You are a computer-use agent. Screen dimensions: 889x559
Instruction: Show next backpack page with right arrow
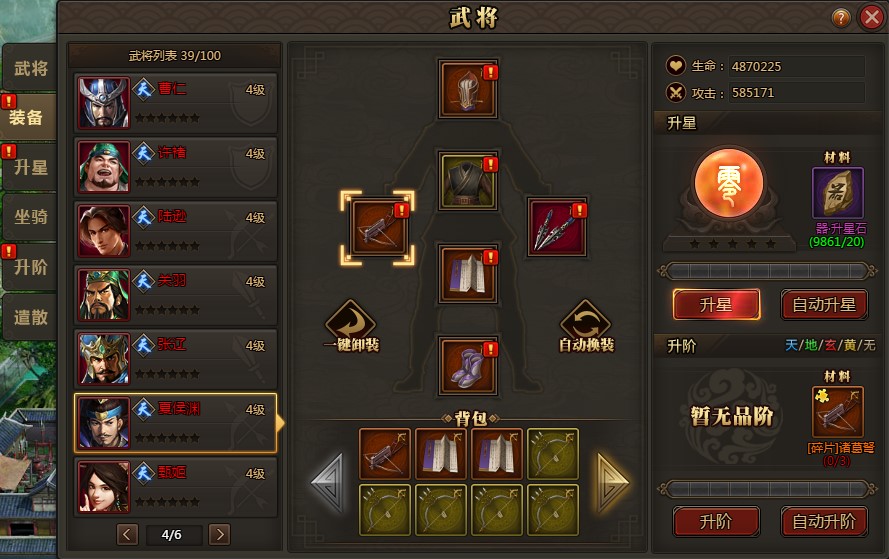point(612,482)
